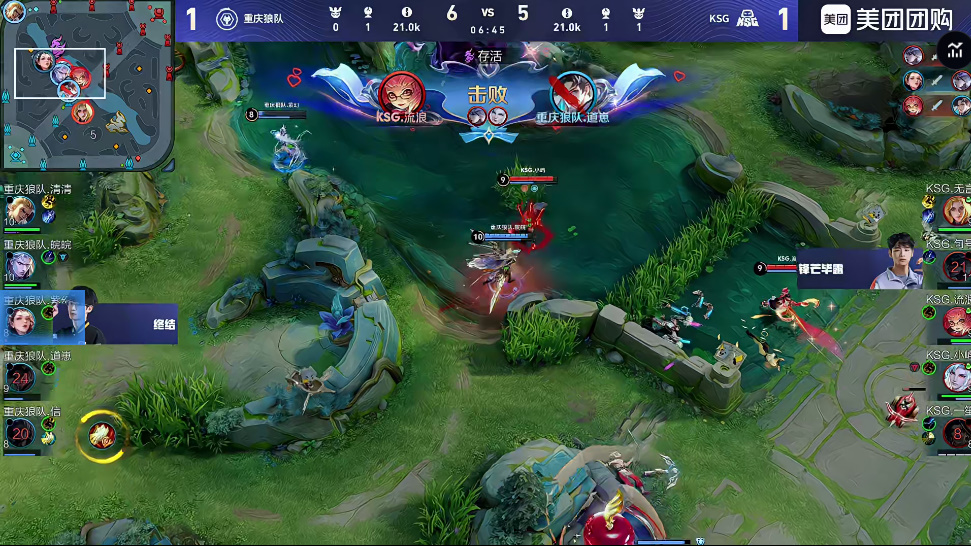Select the 重庆狼队.清清 player portrait
Viewport: 971px width, 546px height.
point(22,211)
